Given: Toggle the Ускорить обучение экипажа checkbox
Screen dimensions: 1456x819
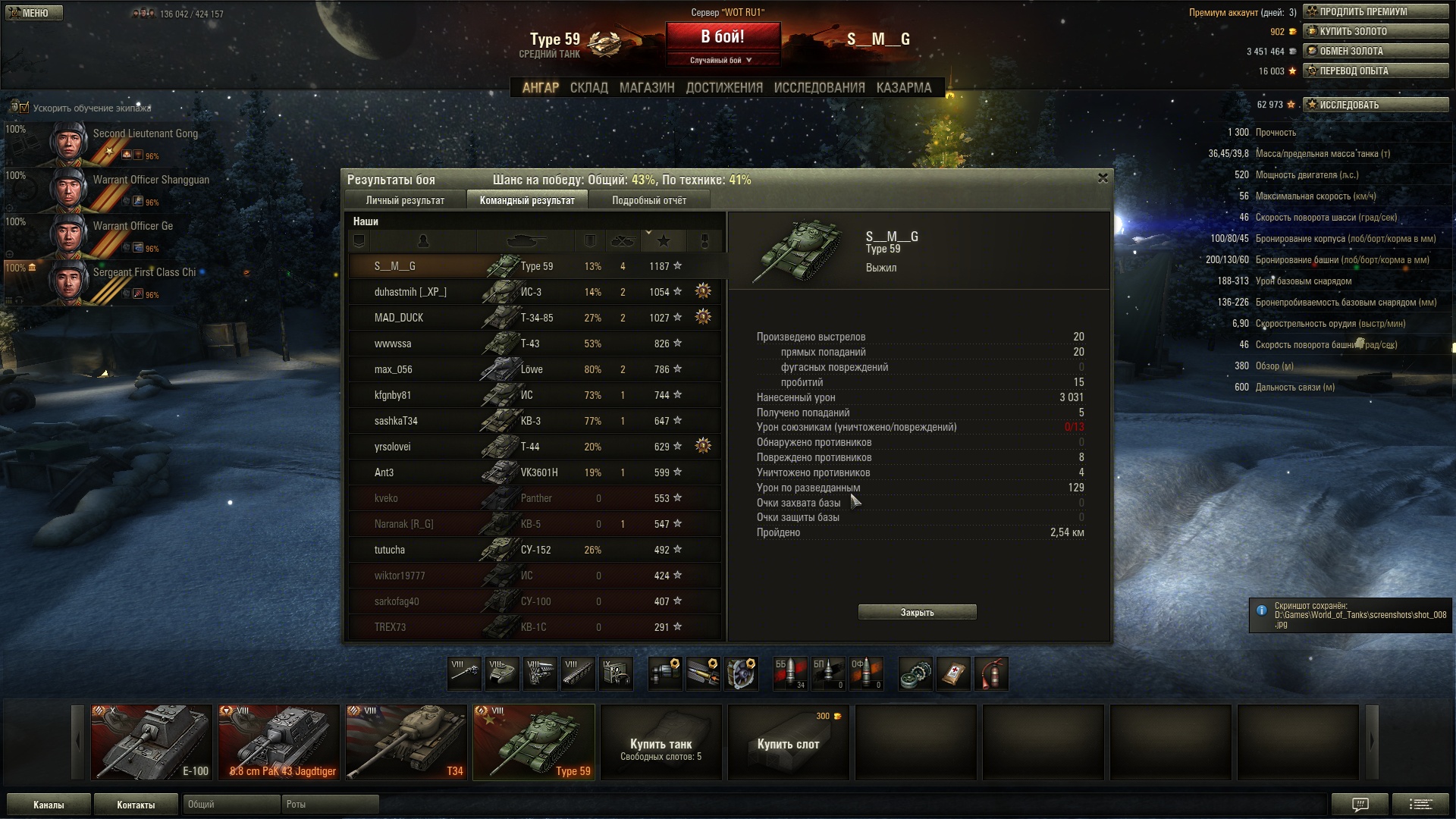Looking at the screenshot, I should tap(24, 108).
